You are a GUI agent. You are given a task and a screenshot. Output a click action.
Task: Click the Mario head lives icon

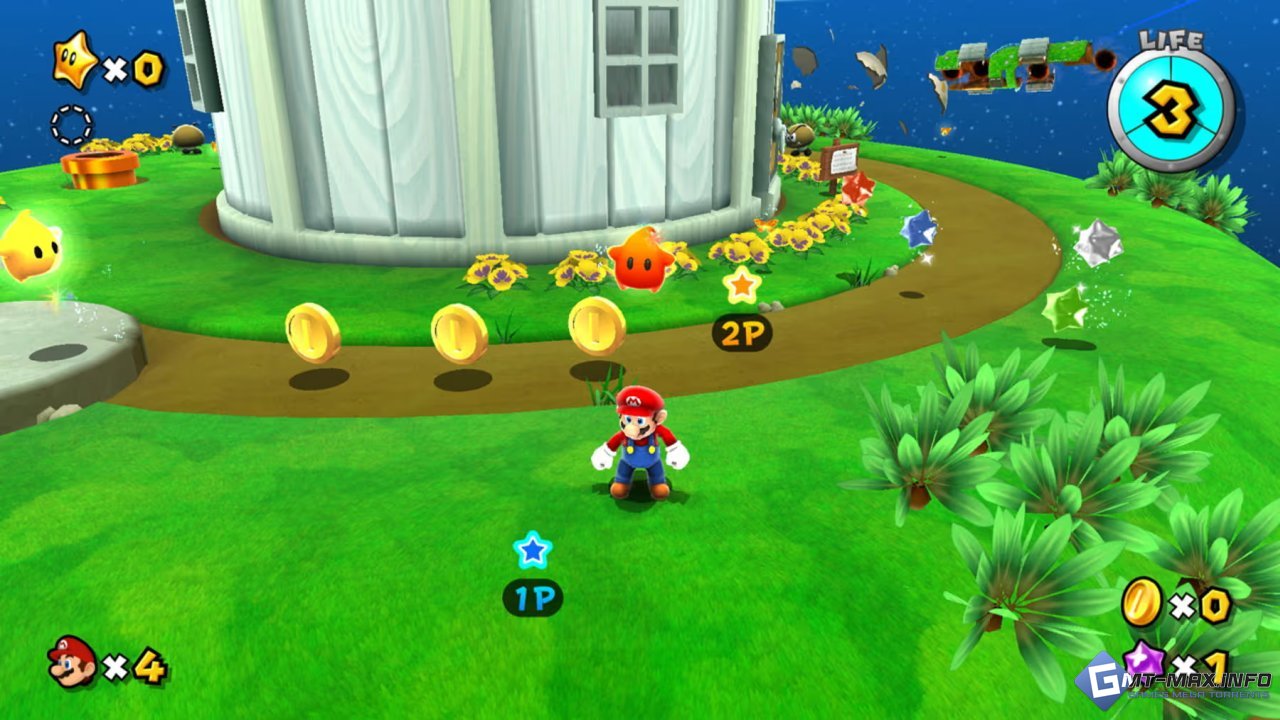tap(72, 662)
